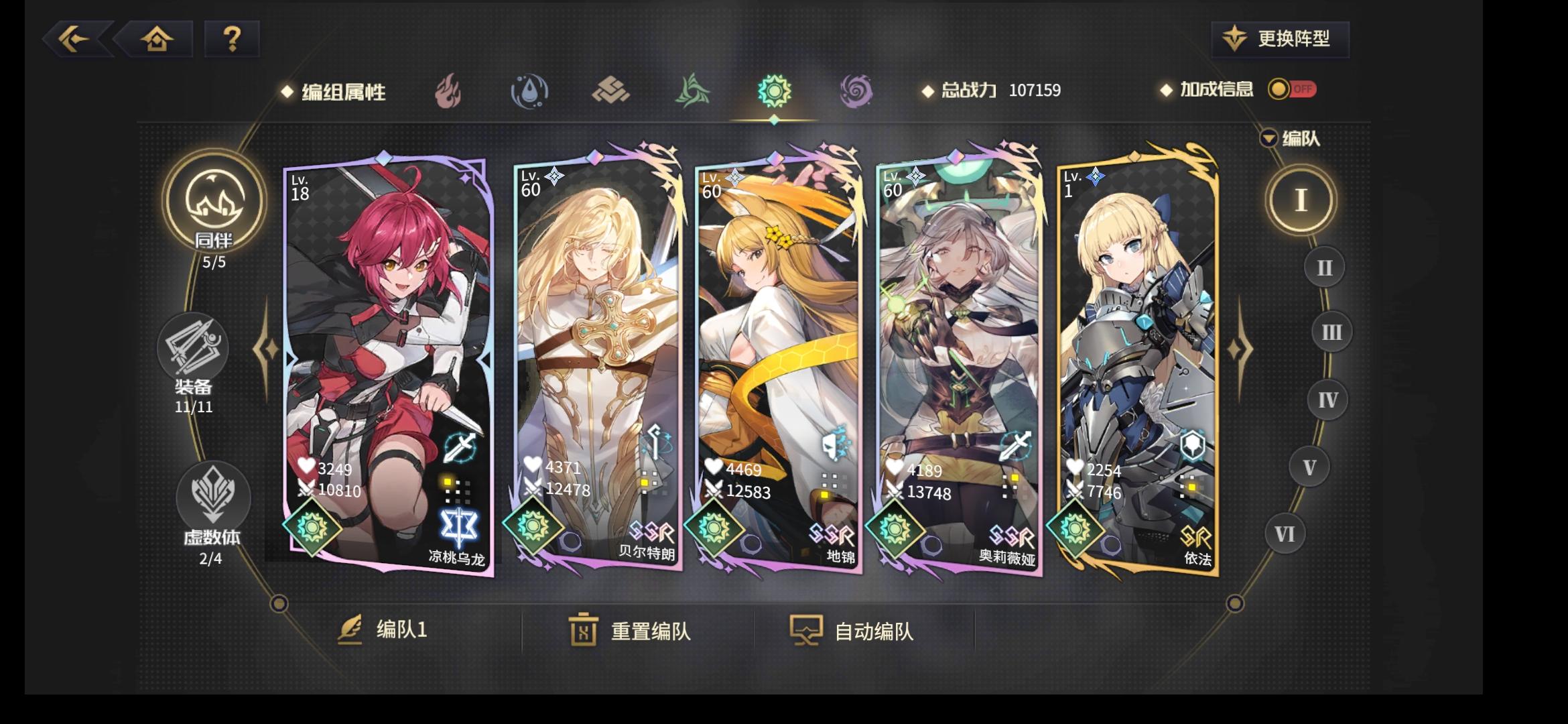Click the 自动编队 auto-team button
1568x724 pixels.
851,630
